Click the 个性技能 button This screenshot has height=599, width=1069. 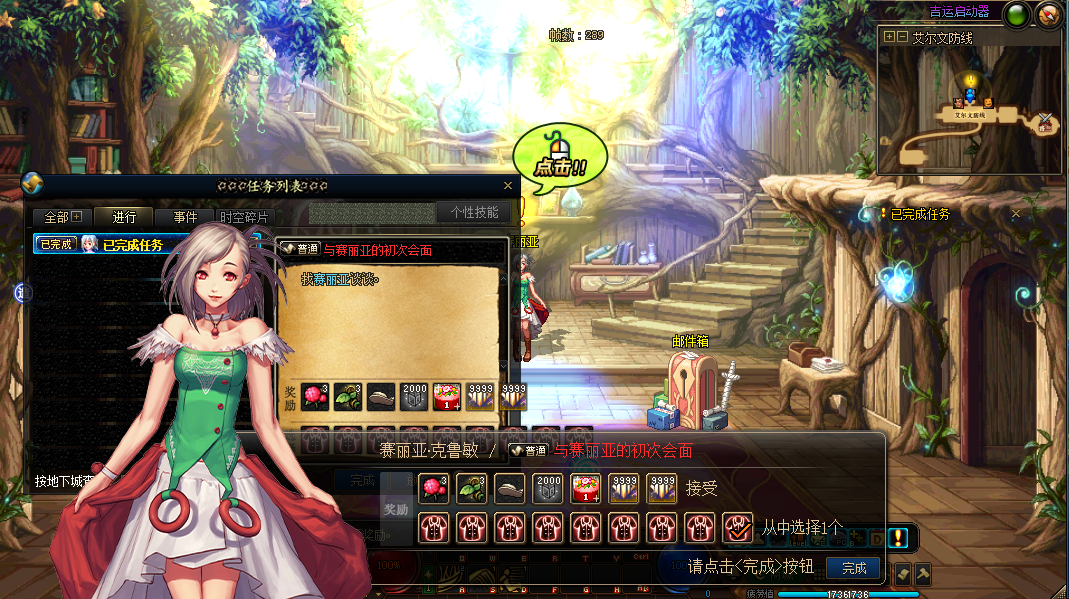point(474,212)
